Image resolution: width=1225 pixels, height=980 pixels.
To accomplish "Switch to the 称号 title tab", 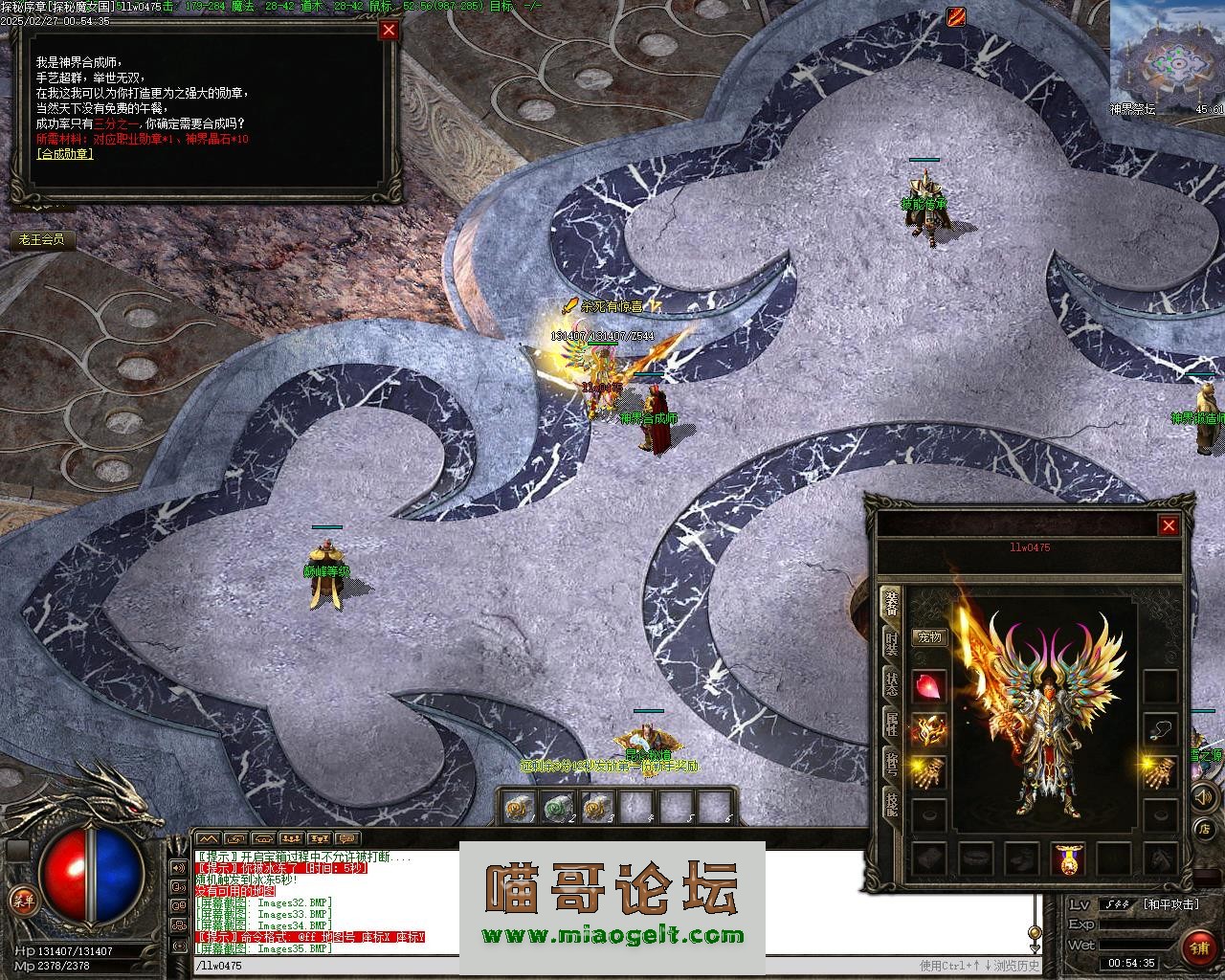I will [891, 764].
